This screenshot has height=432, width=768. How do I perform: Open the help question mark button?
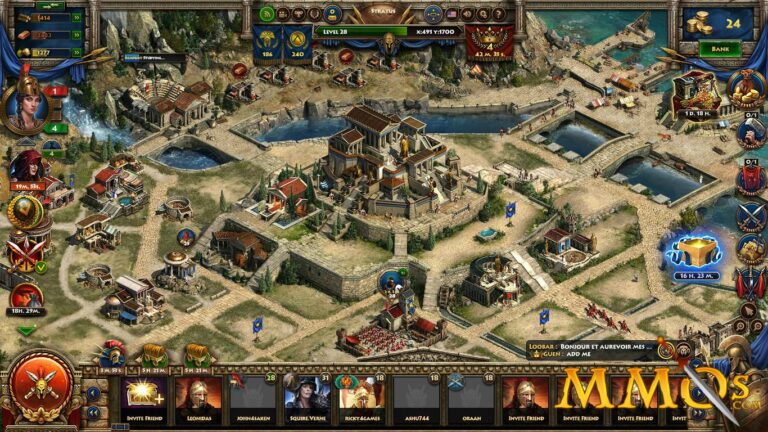[497, 14]
